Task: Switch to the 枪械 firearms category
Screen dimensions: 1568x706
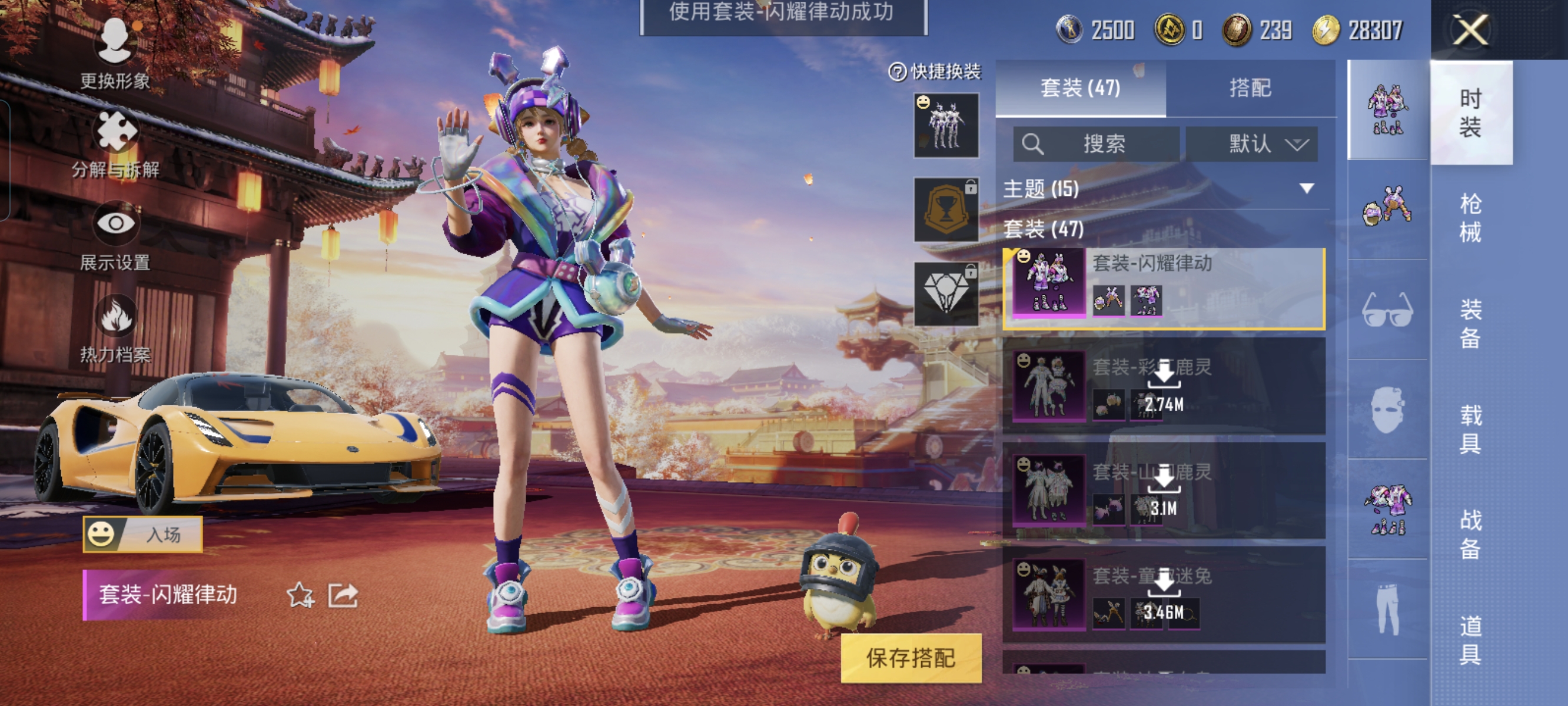Action: click(x=1470, y=217)
